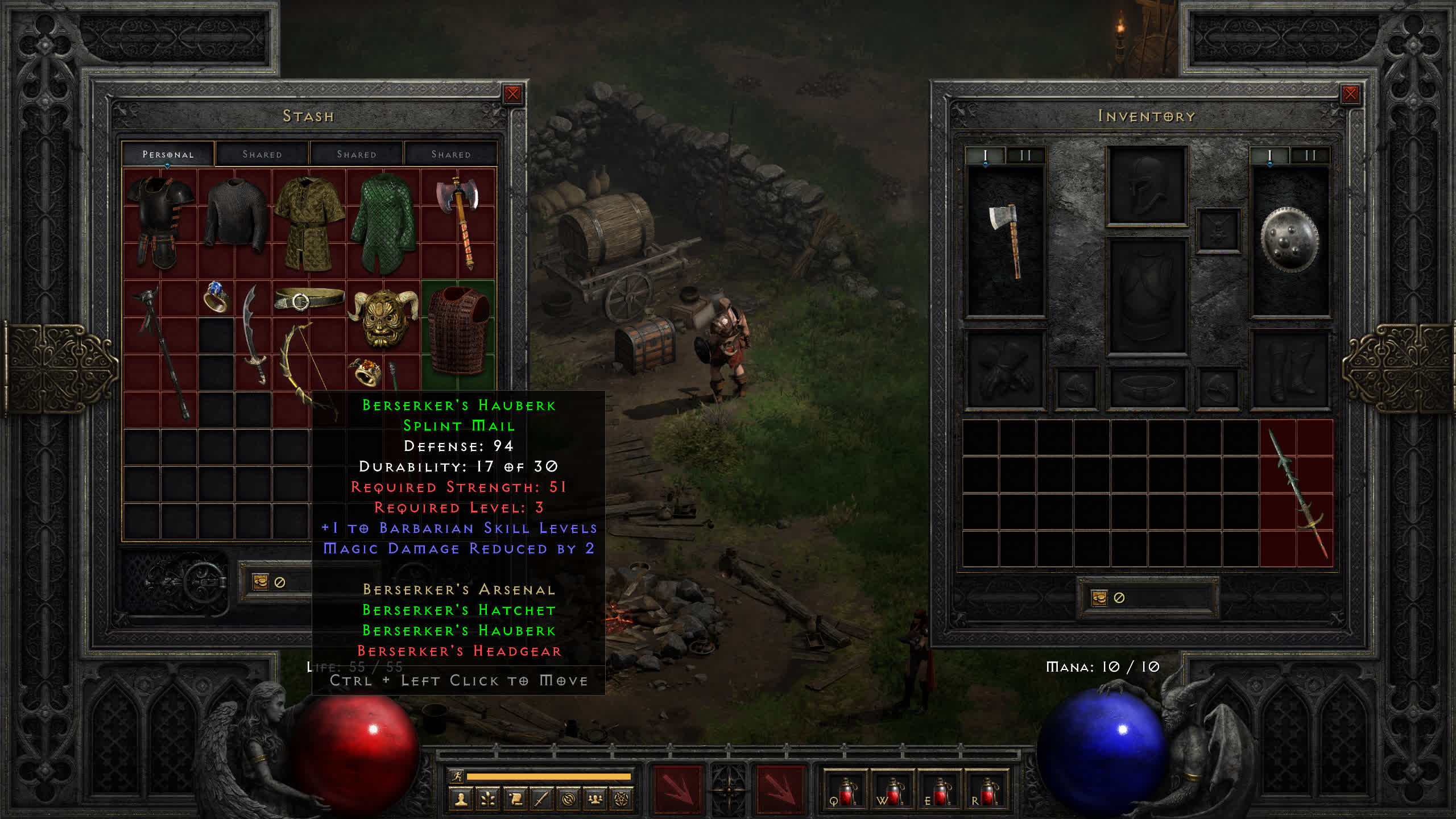Close the Inventory panel
Screen dimensions: 1456x819
tap(1350, 94)
